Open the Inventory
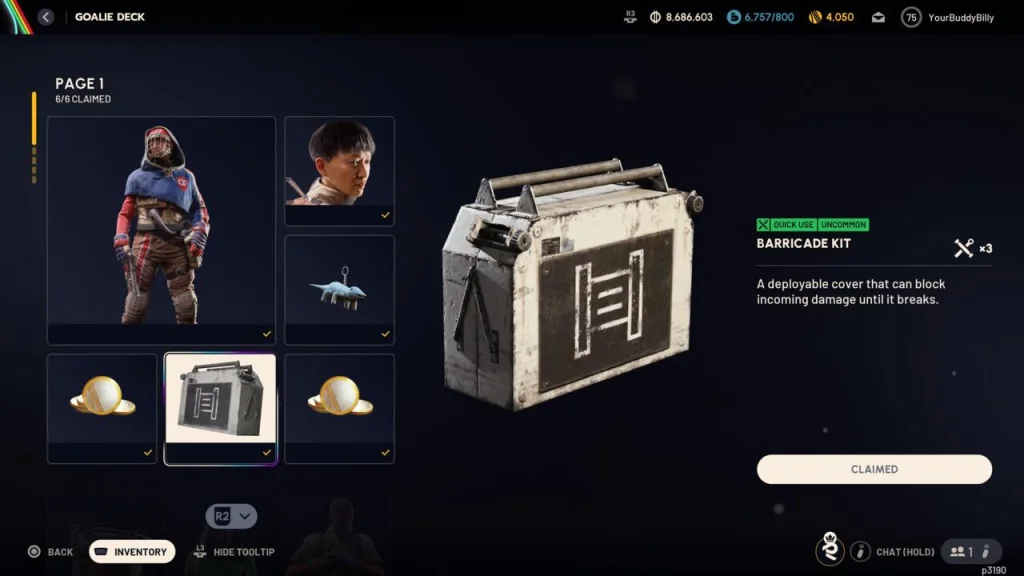 tap(132, 552)
